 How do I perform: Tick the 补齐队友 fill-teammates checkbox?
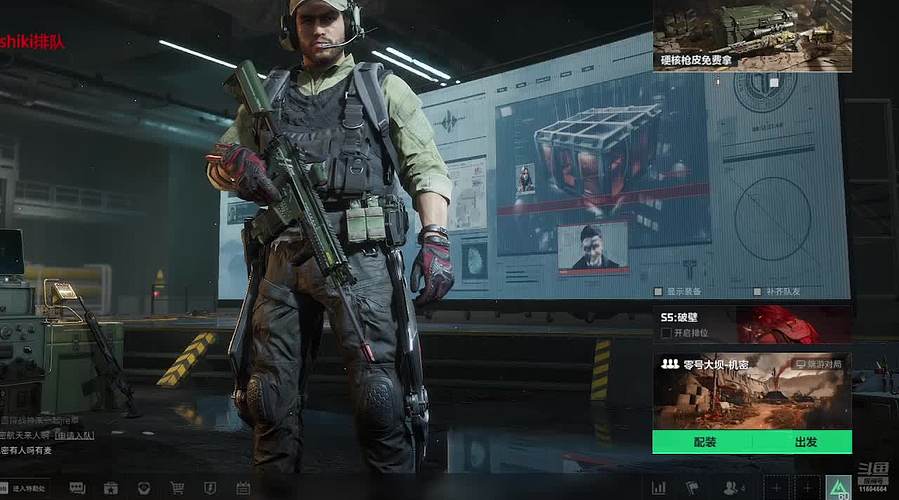[x=757, y=292]
